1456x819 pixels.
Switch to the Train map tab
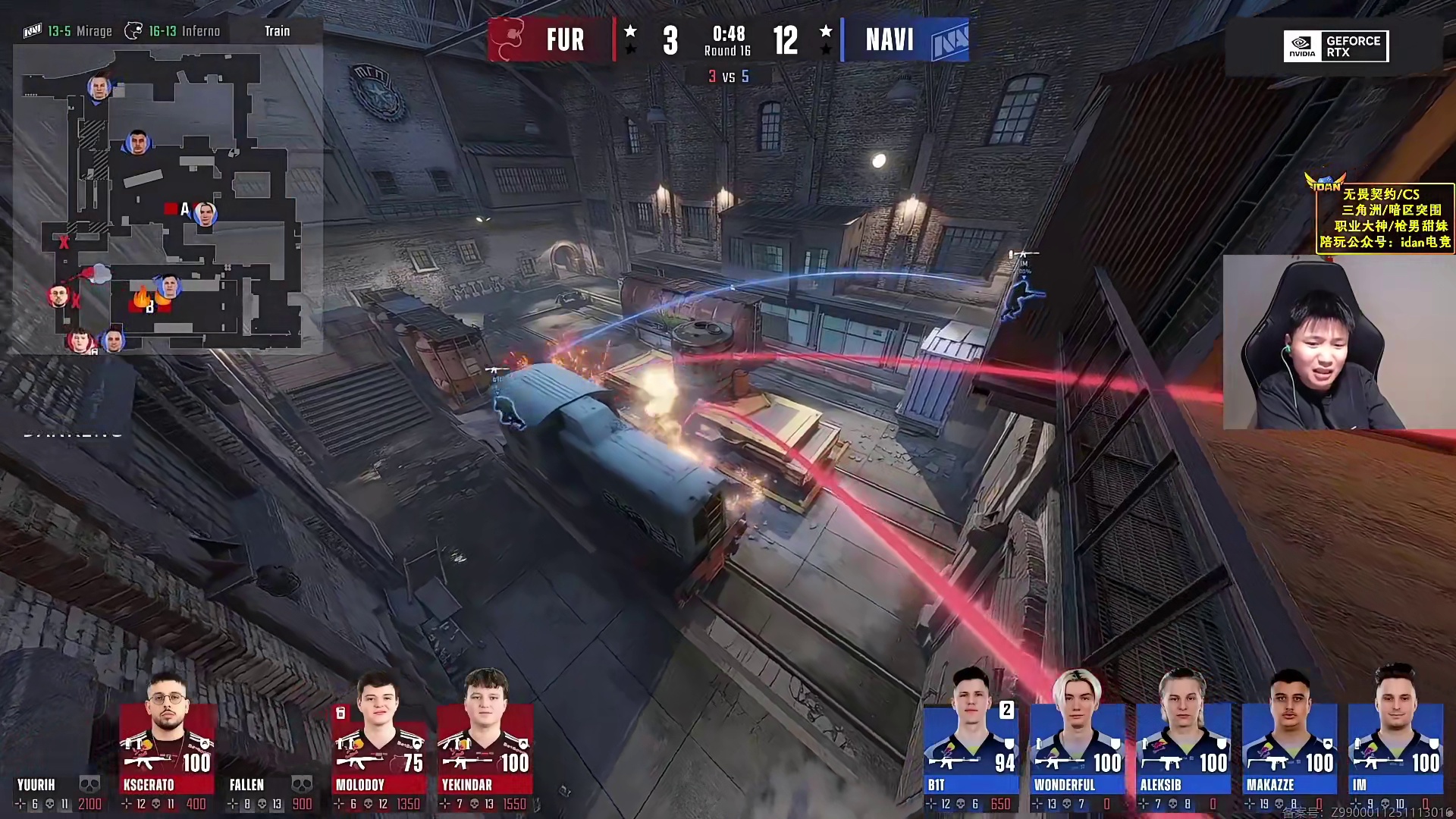pyautogui.click(x=277, y=31)
